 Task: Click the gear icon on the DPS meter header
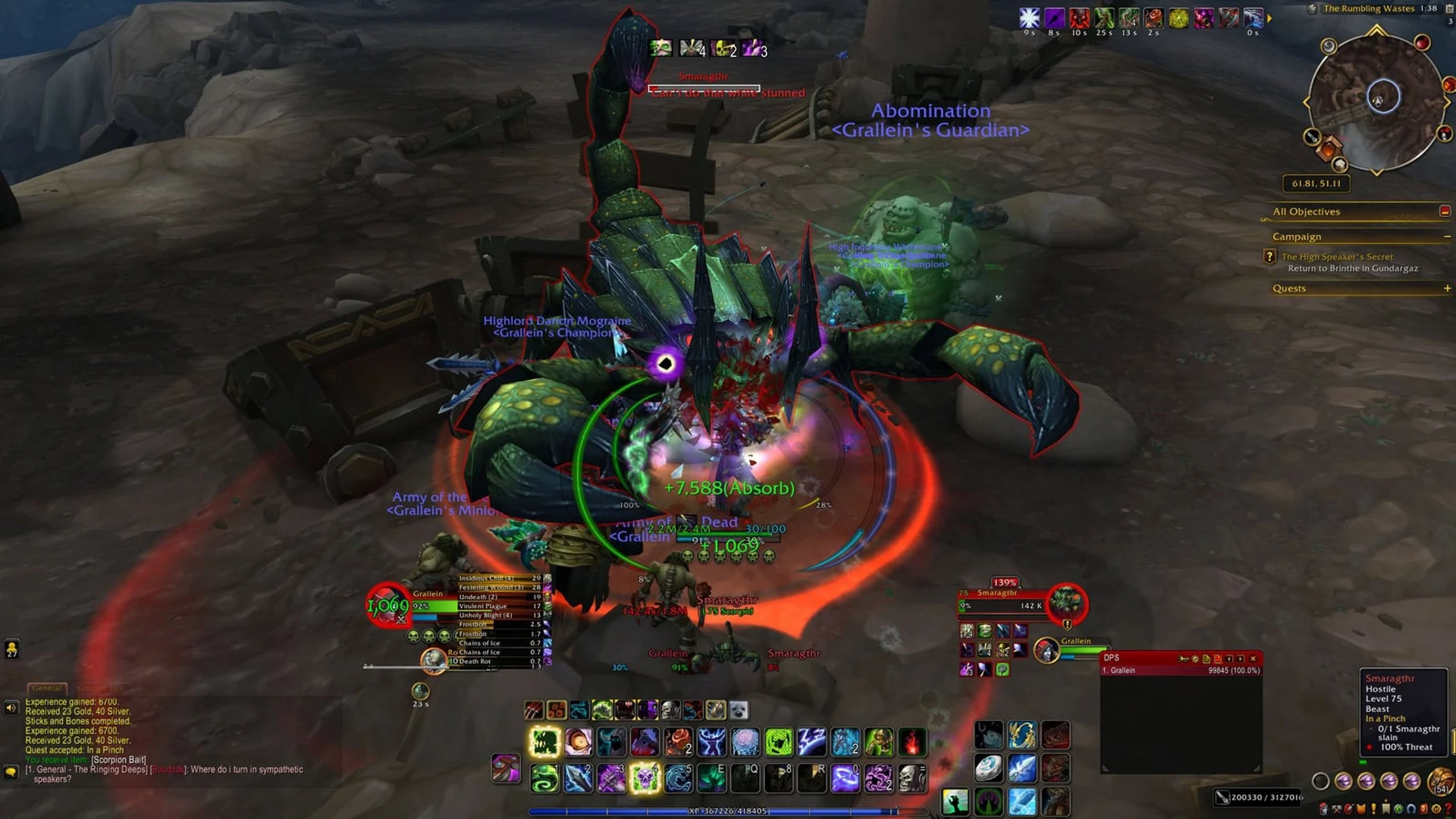coord(1195,659)
